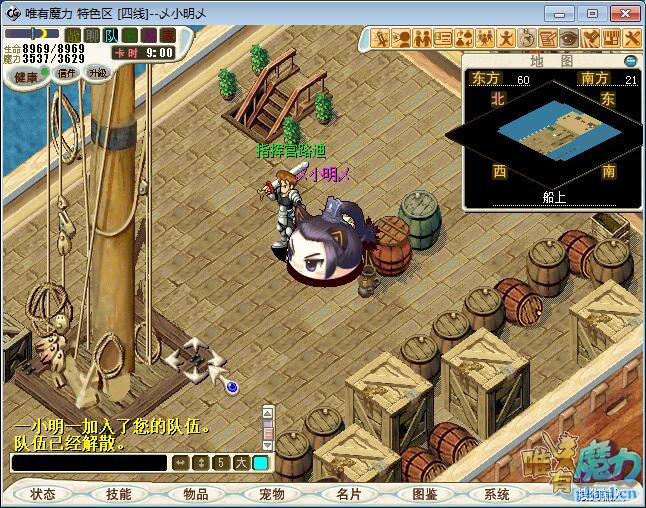Click the eye icon in top toolbar
The width and height of the screenshot is (646, 508).
569,39
